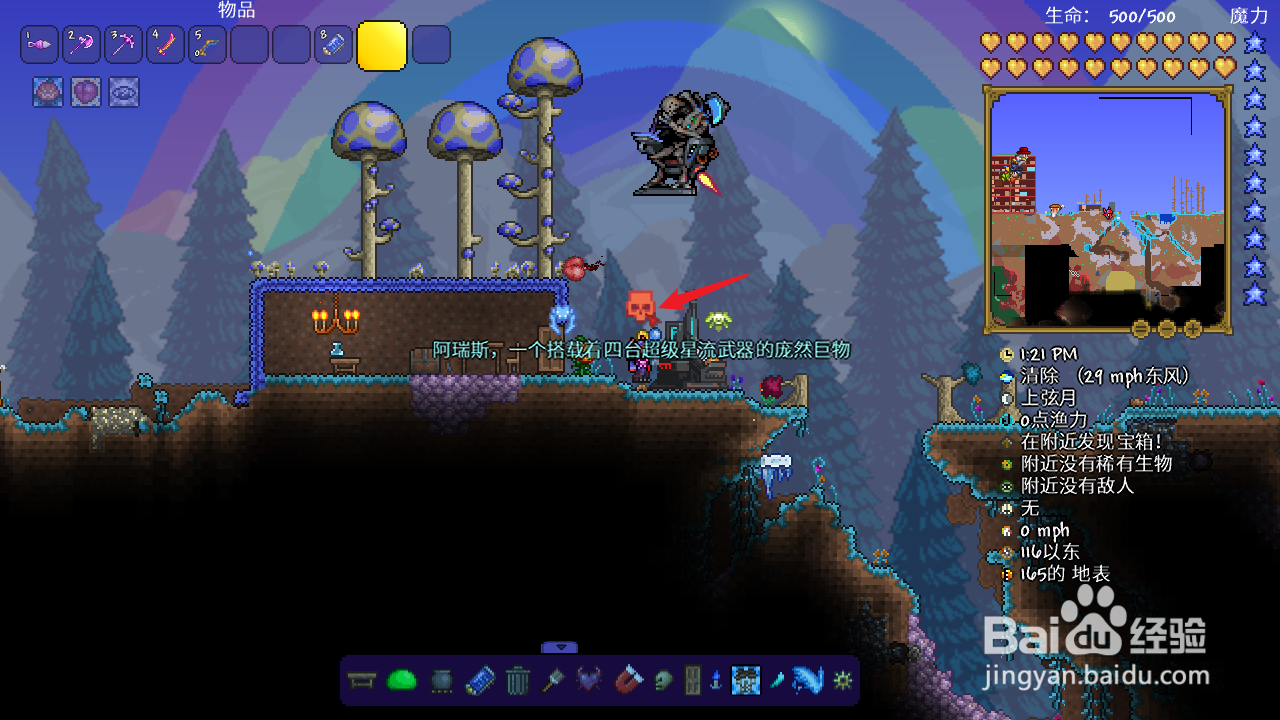This screenshot has width=1280, height=720.
Task: Click the heart buff icon
Action: tap(86, 92)
